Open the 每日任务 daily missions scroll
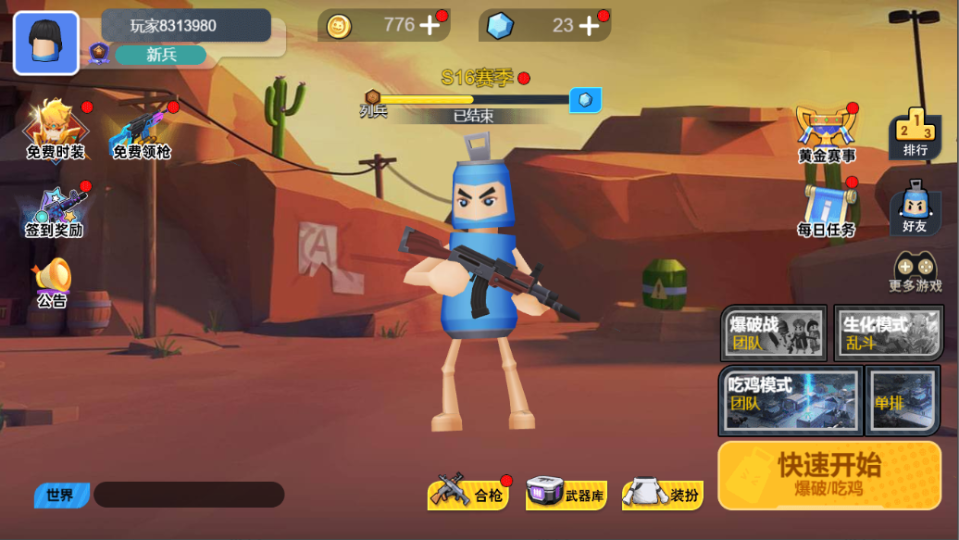The height and width of the screenshot is (540, 959). pos(827,209)
